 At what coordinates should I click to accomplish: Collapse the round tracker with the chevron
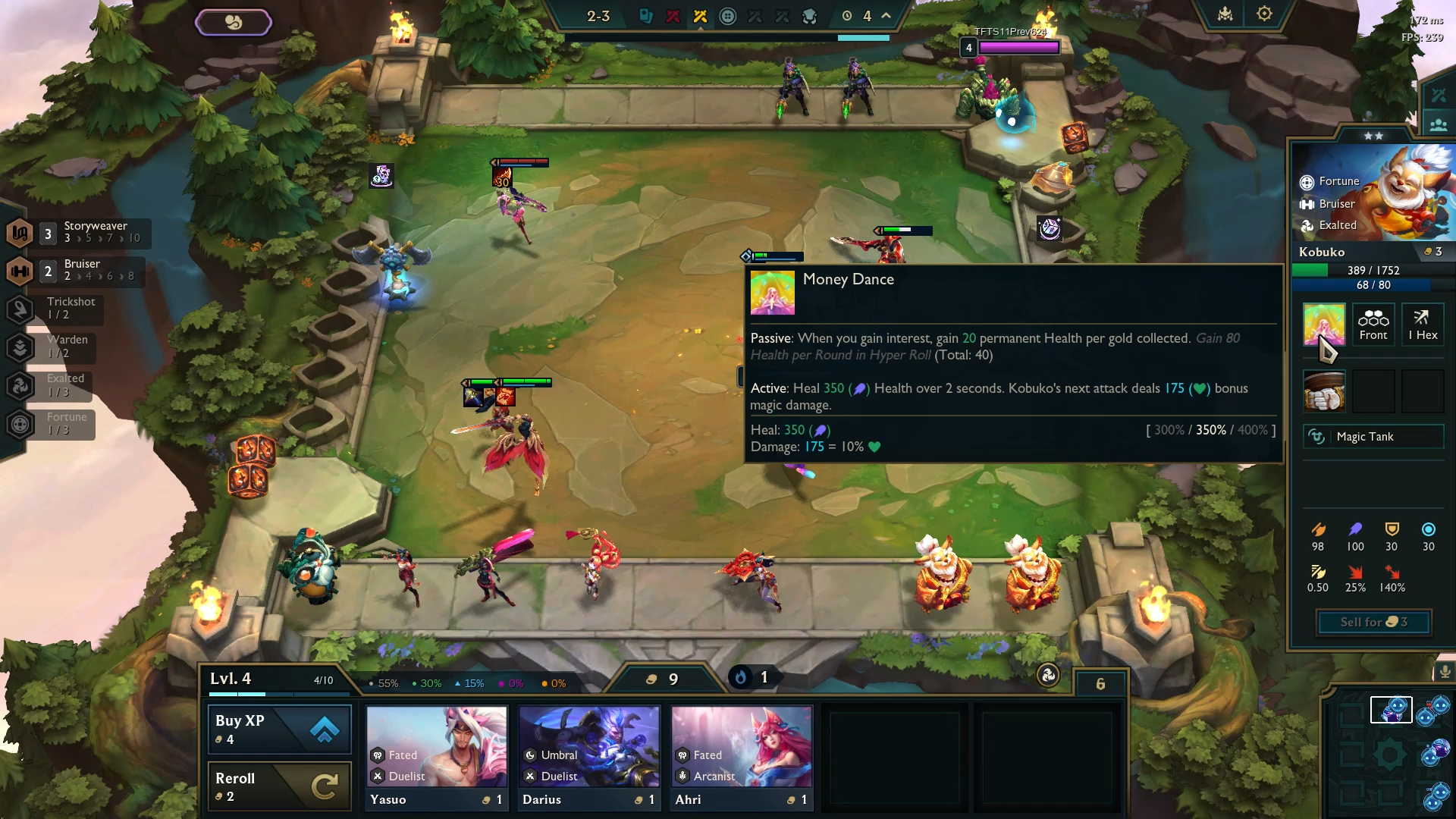(x=884, y=15)
